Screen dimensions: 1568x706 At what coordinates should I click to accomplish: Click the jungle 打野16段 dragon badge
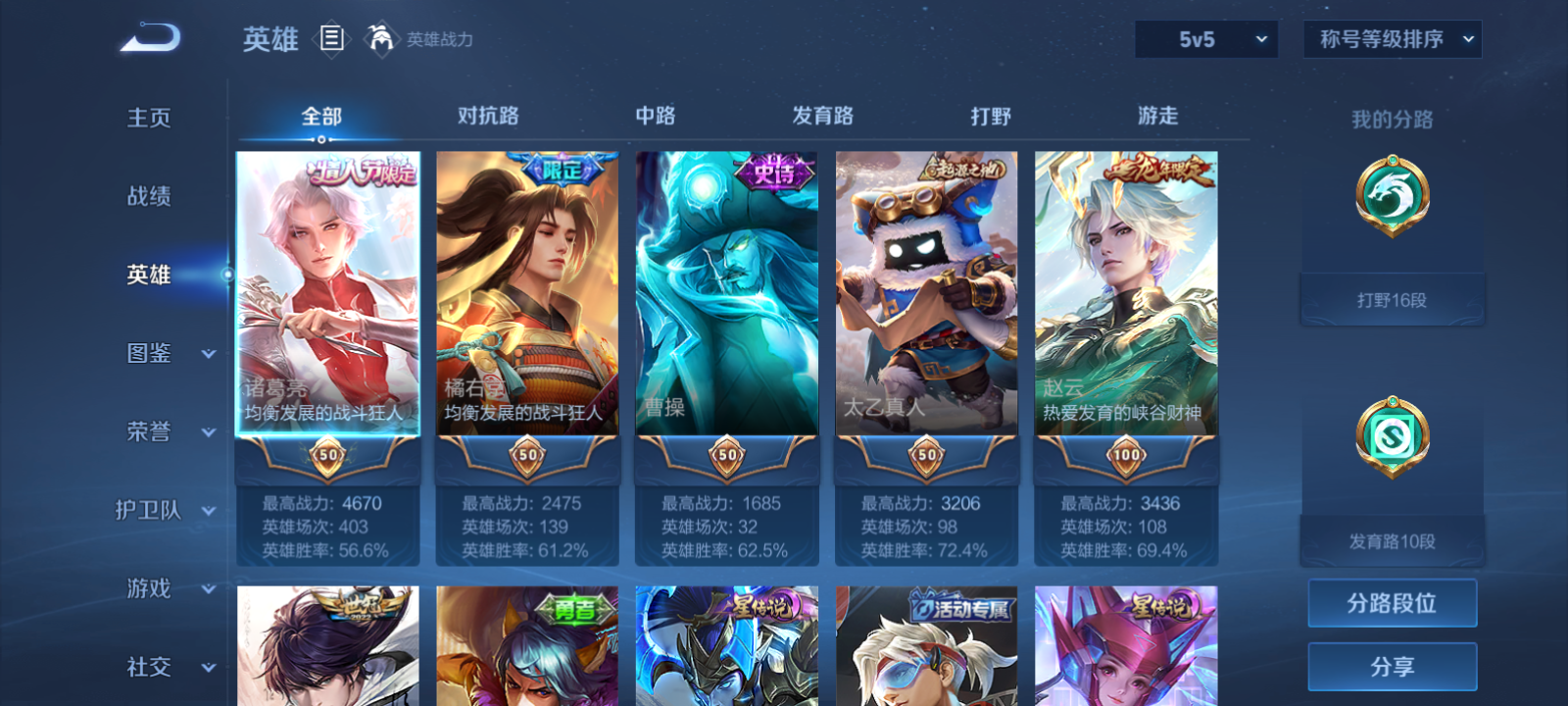pyautogui.click(x=1392, y=194)
